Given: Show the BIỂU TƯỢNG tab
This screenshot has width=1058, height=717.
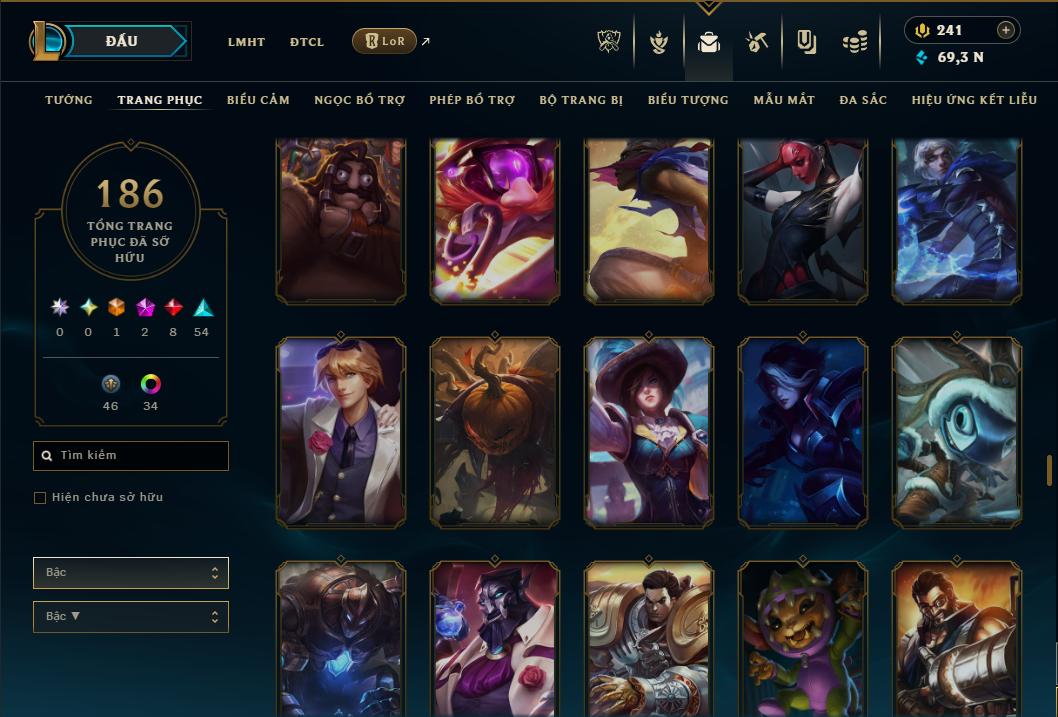Looking at the screenshot, I should click(688, 100).
